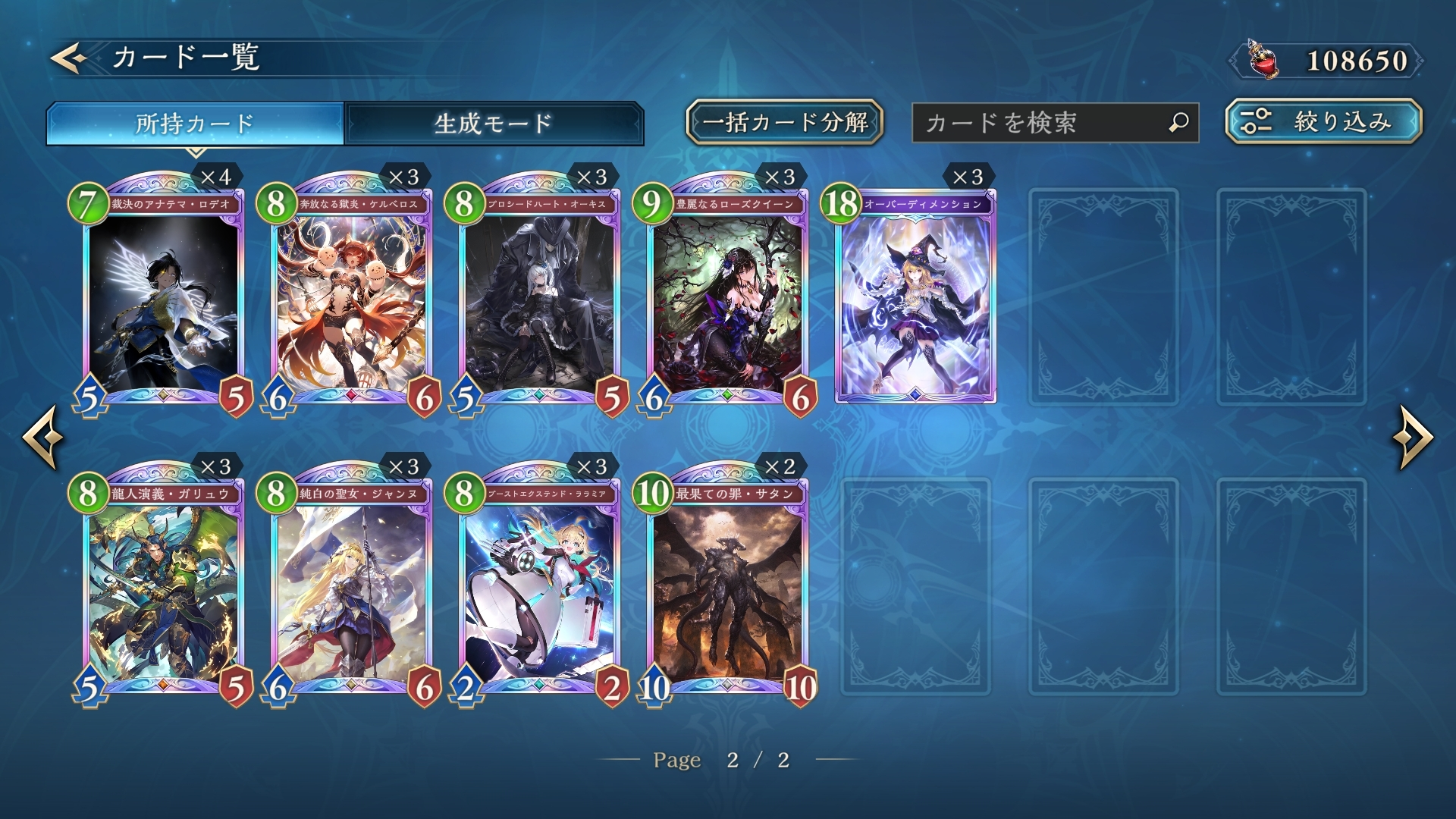The width and height of the screenshot is (1456, 819).
Task: Select the 龍人演義・ガリュウ card
Action: pos(163,589)
